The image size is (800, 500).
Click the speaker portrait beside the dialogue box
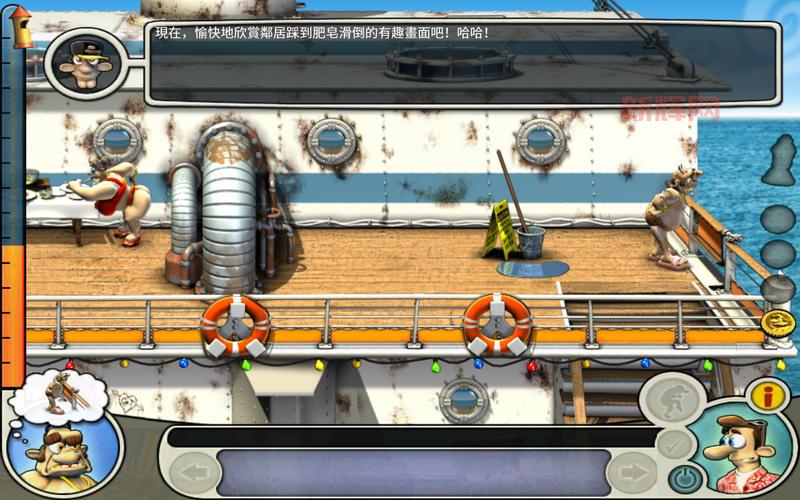coord(78,62)
